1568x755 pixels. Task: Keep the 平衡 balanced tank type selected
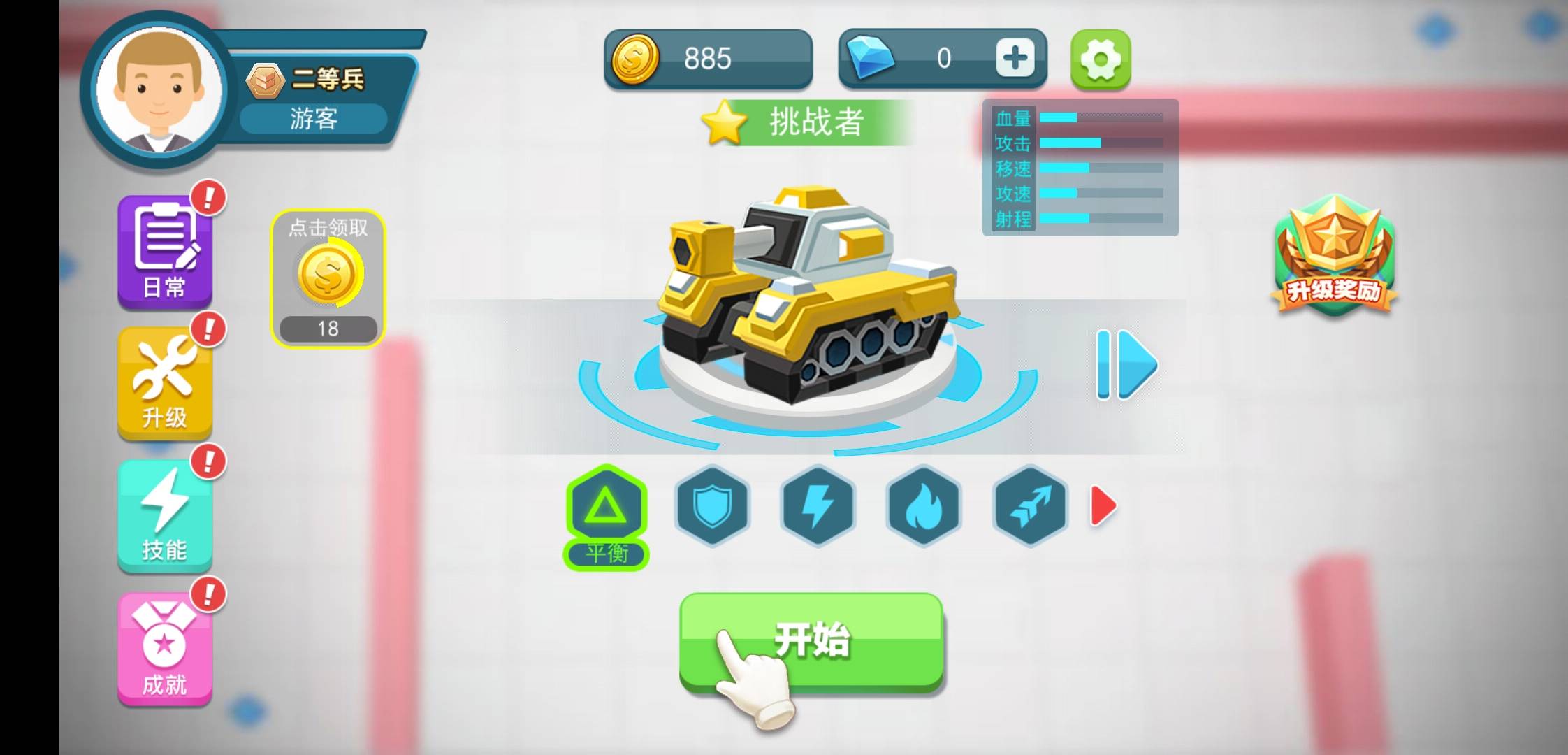pos(607,509)
